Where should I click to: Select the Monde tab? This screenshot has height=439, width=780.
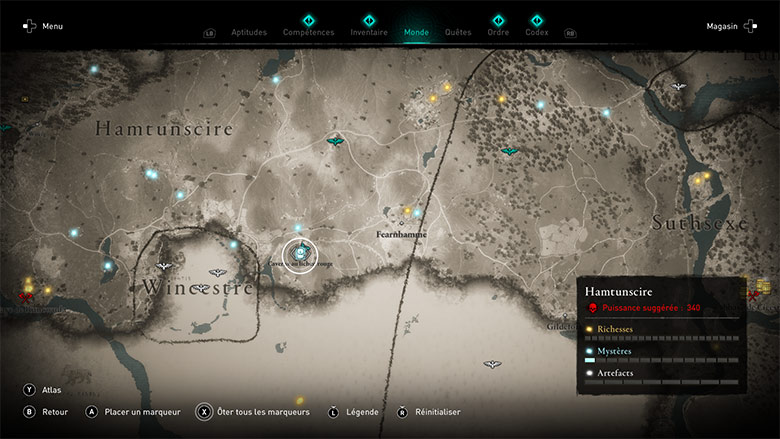pyautogui.click(x=416, y=32)
